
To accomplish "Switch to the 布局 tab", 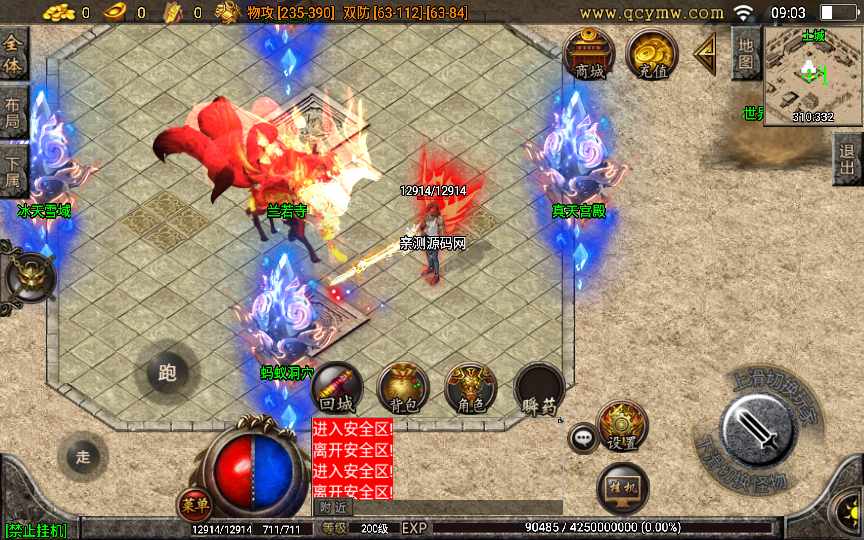I will click(13, 112).
